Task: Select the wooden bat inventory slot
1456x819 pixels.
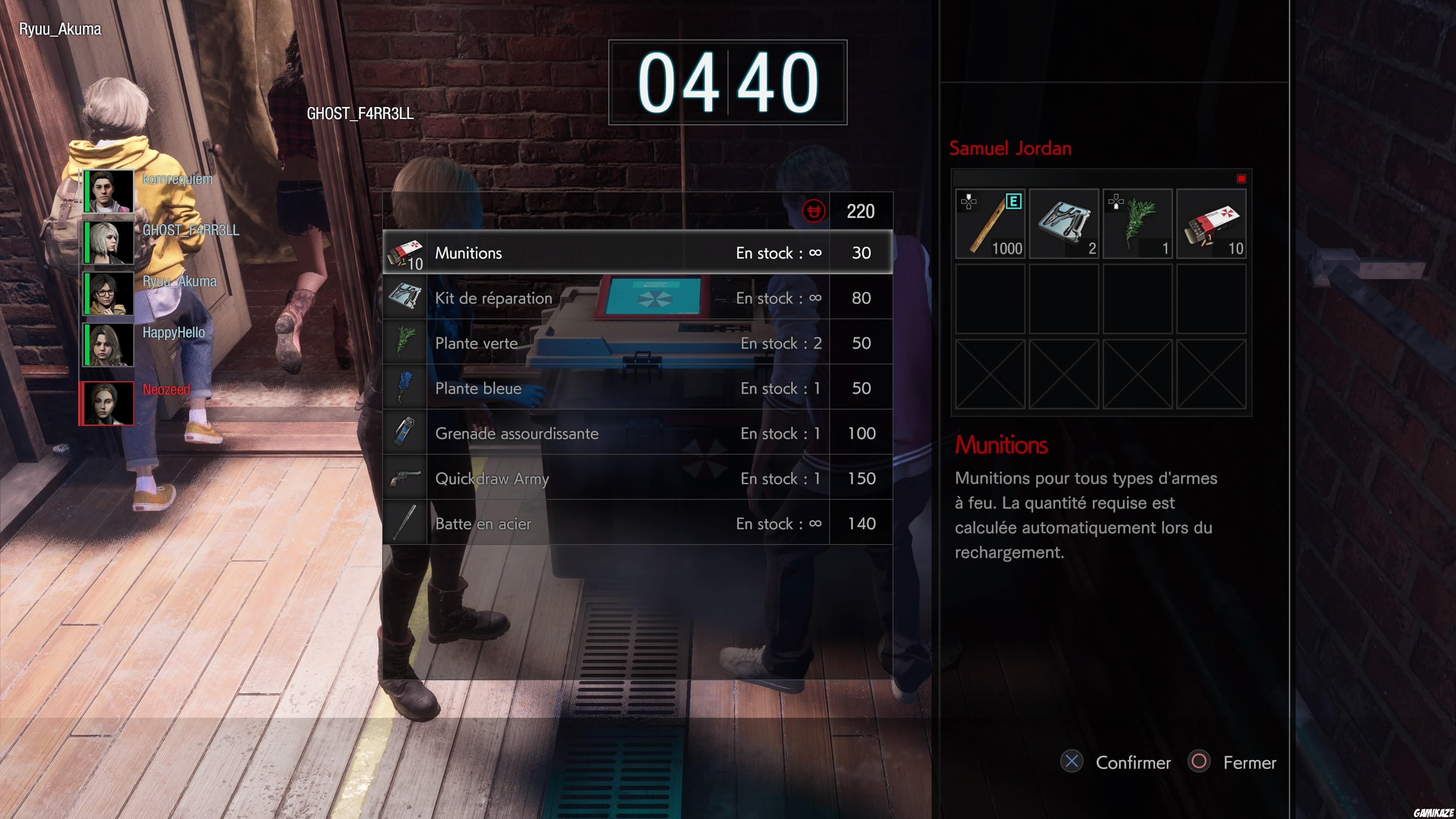Action: [x=990, y=224]
